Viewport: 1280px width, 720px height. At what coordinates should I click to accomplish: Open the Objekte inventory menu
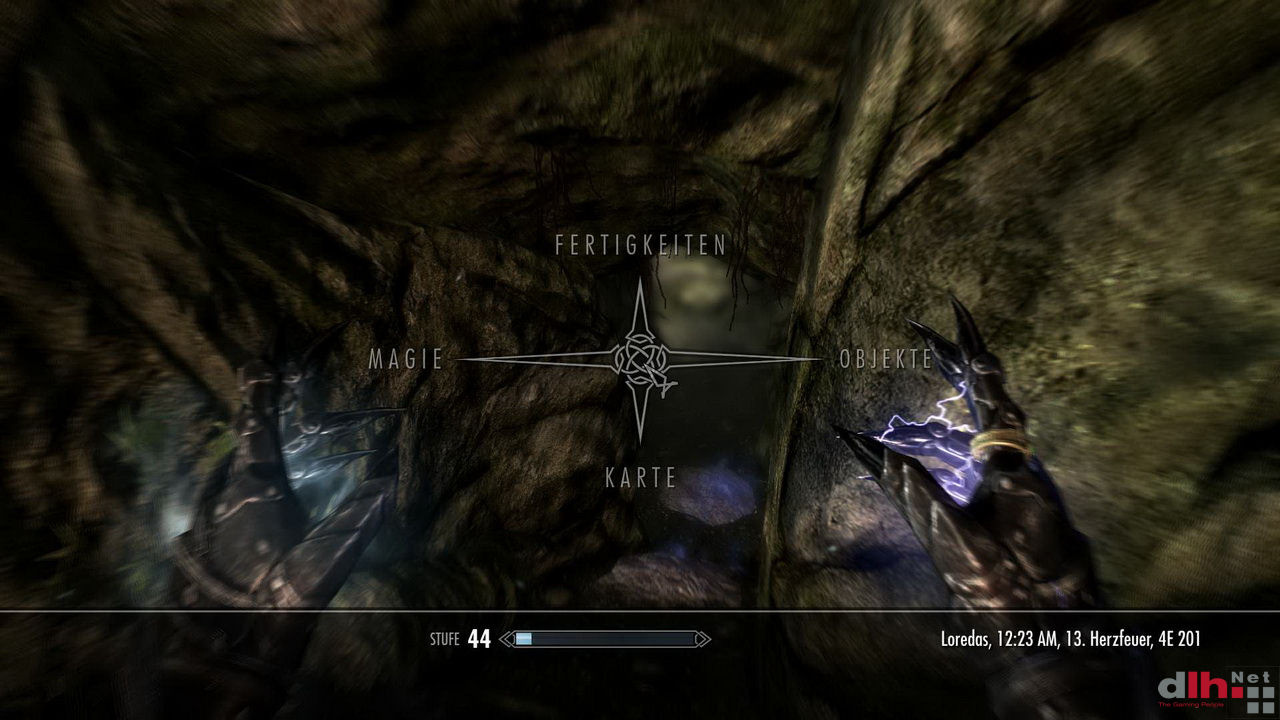[x=886, y=360]
